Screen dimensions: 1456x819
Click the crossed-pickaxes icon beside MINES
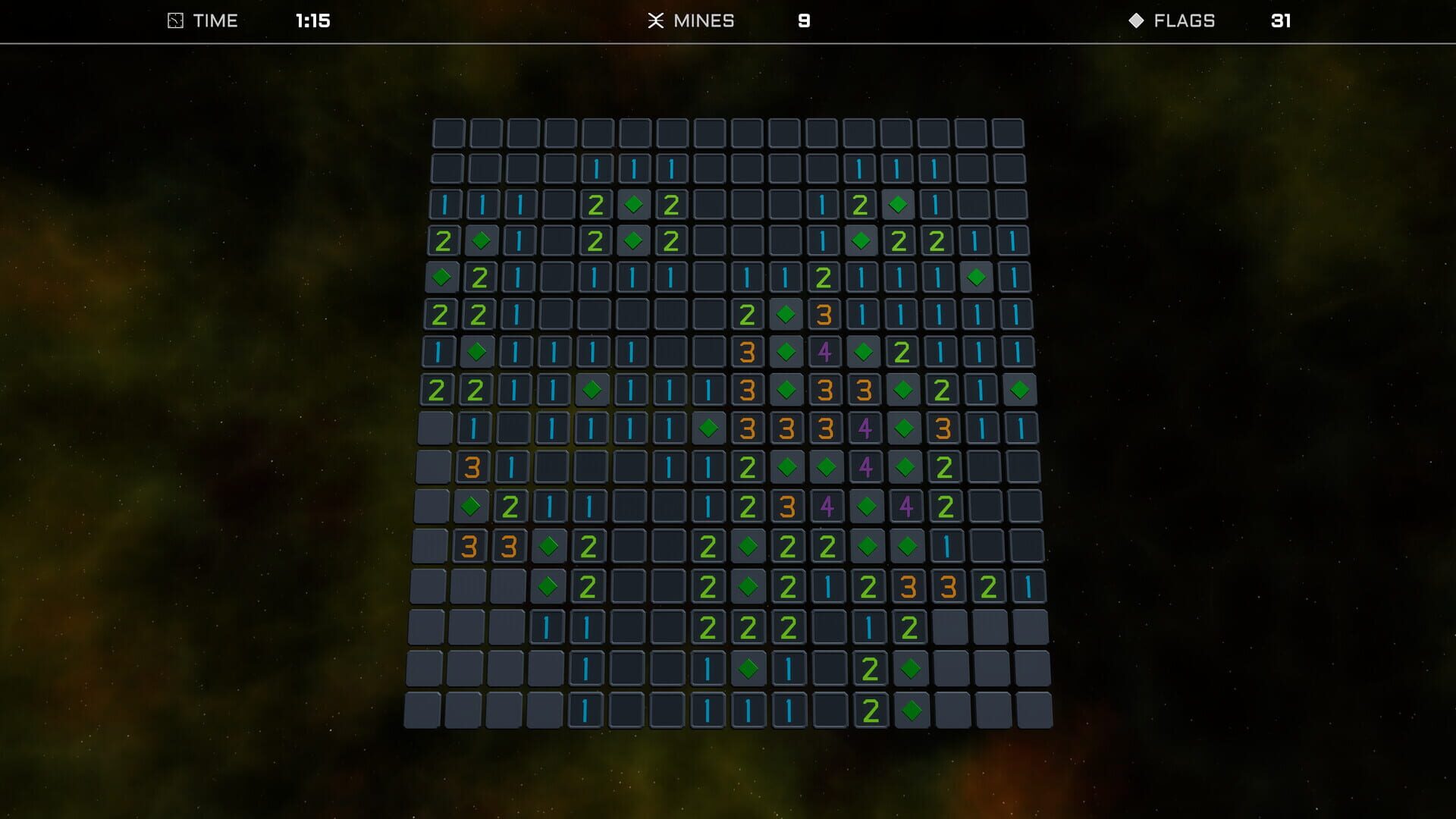tap(657, 20)
